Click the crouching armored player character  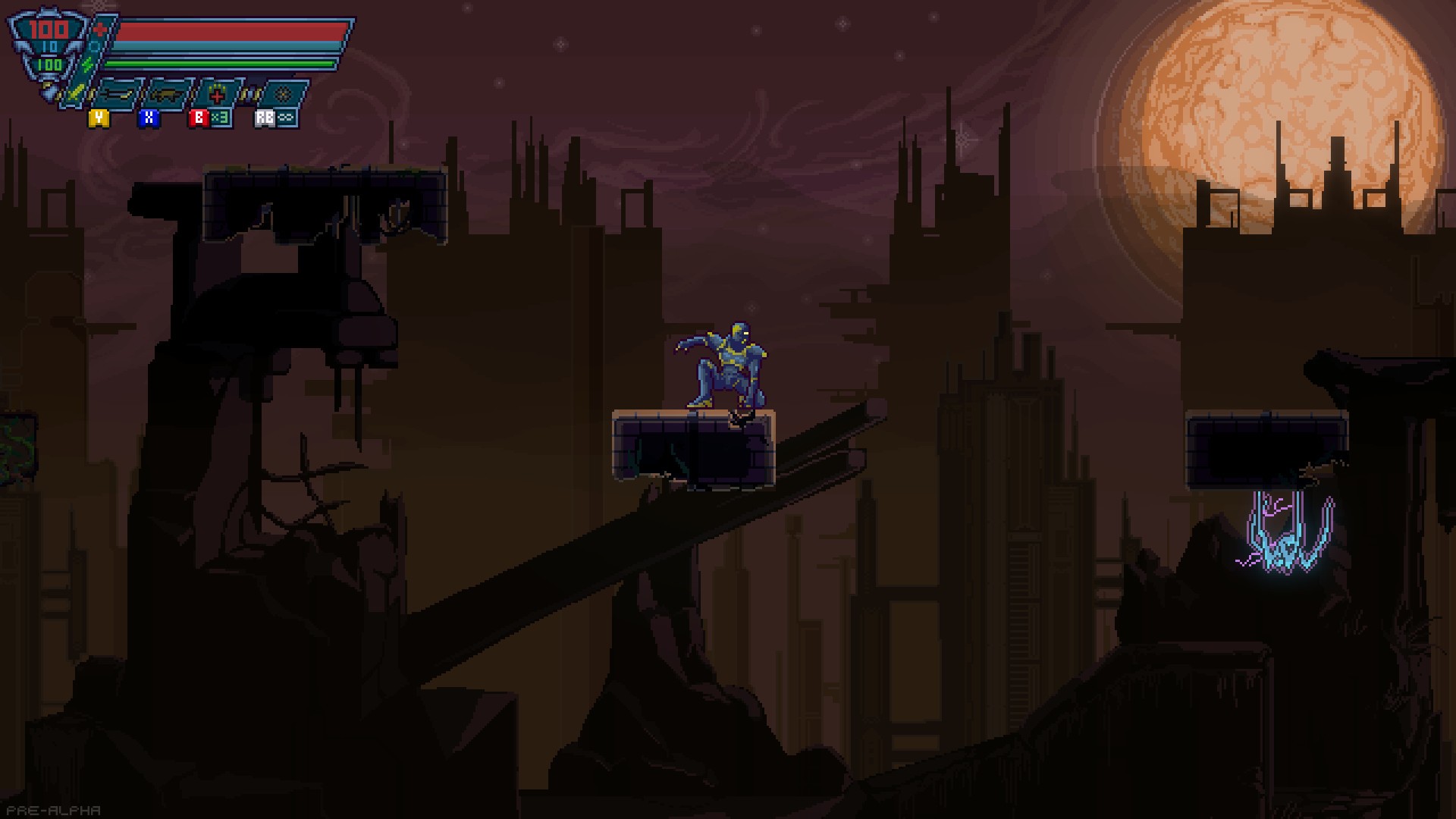(728, 362)
